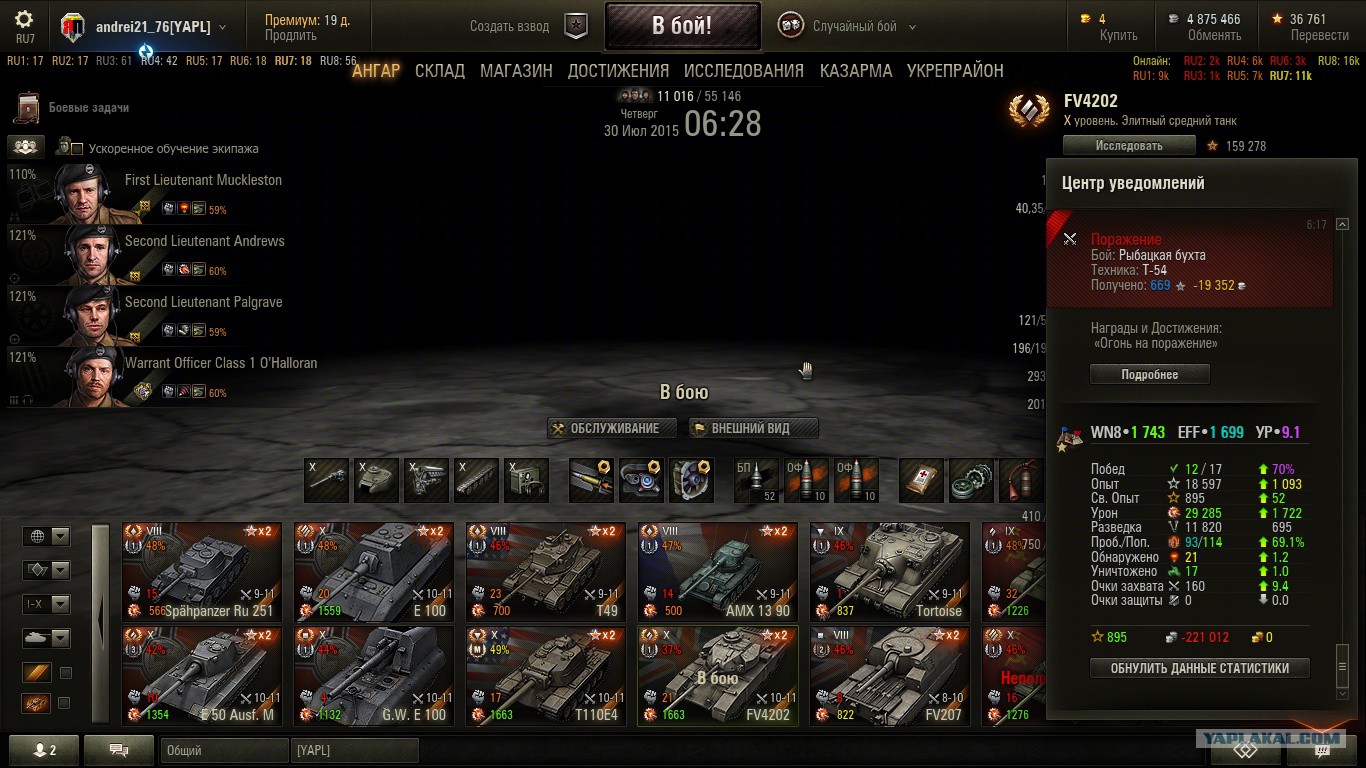1366x768 pixels.
Task: Toggle accelerated crew training checkbox
Action: click(x=77, y=149)
